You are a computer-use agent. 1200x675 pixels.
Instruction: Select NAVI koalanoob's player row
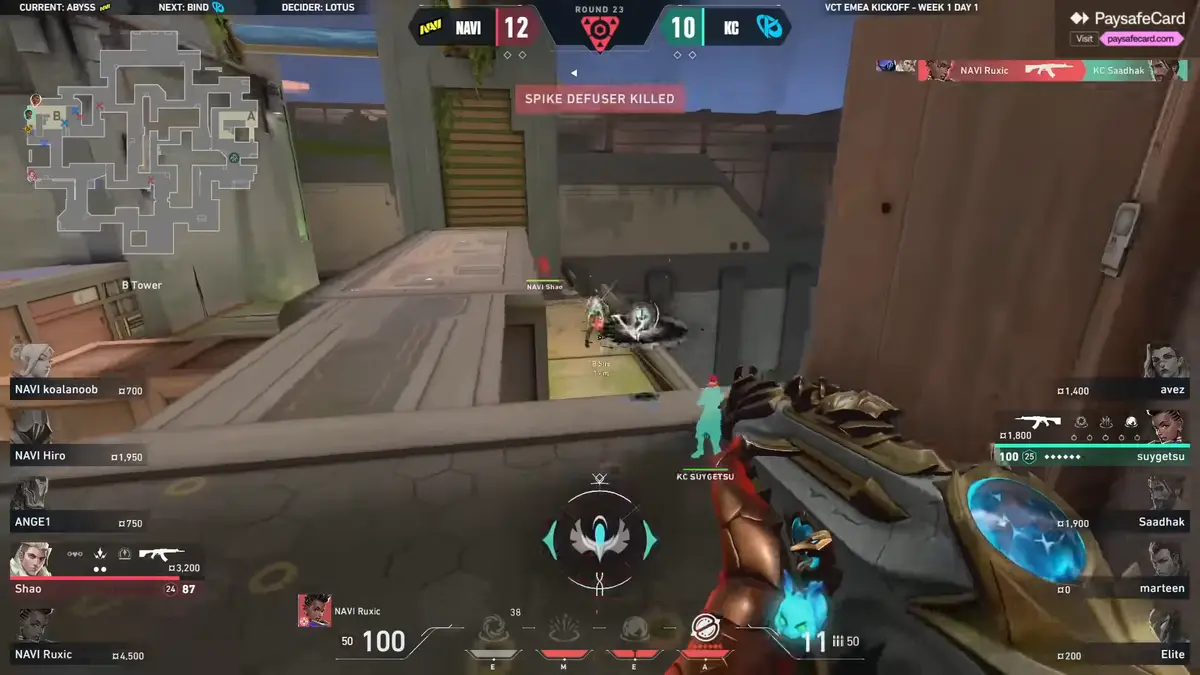click(75, 389)
